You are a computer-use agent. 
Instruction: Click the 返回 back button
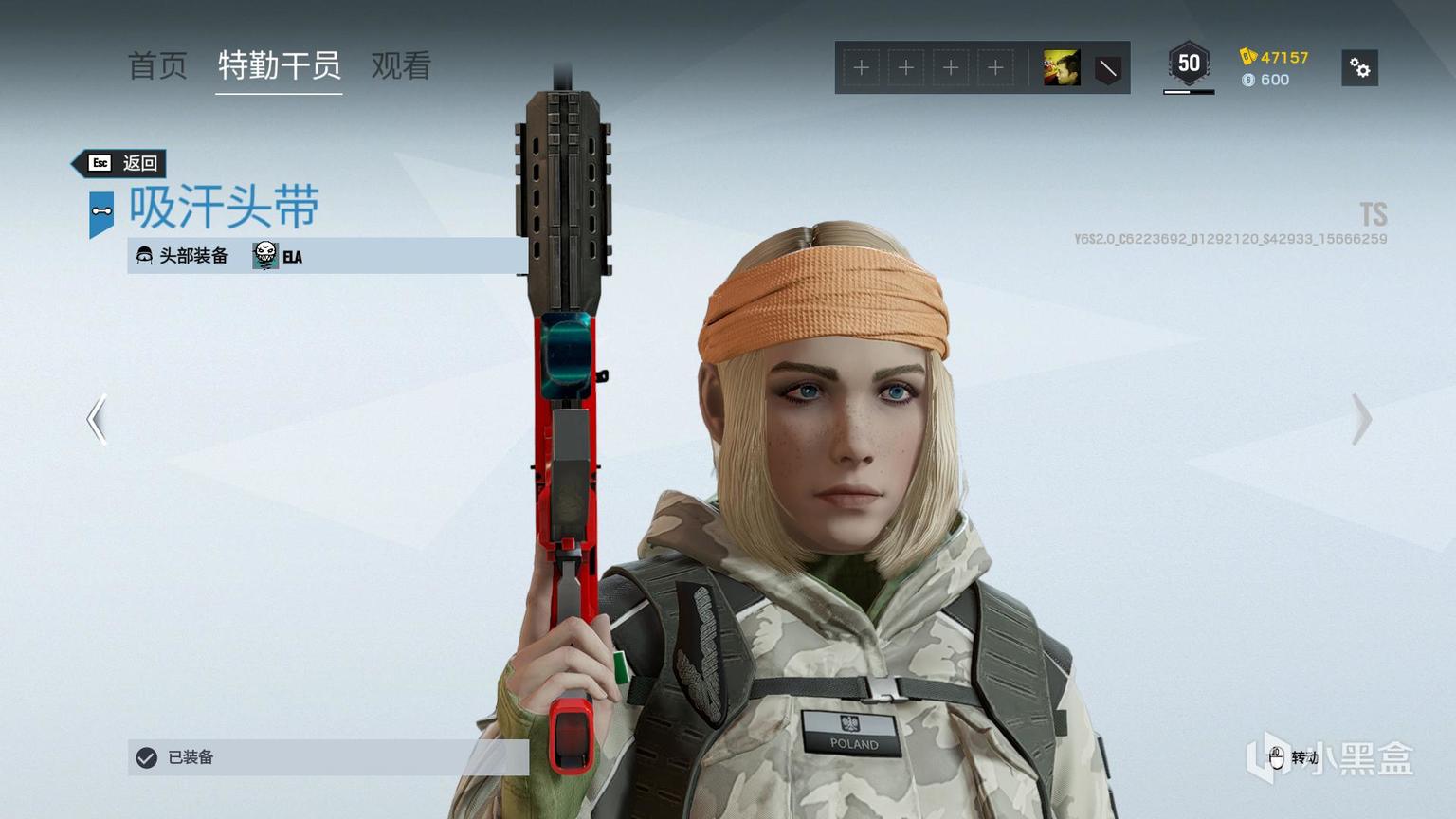coord(123,163)
